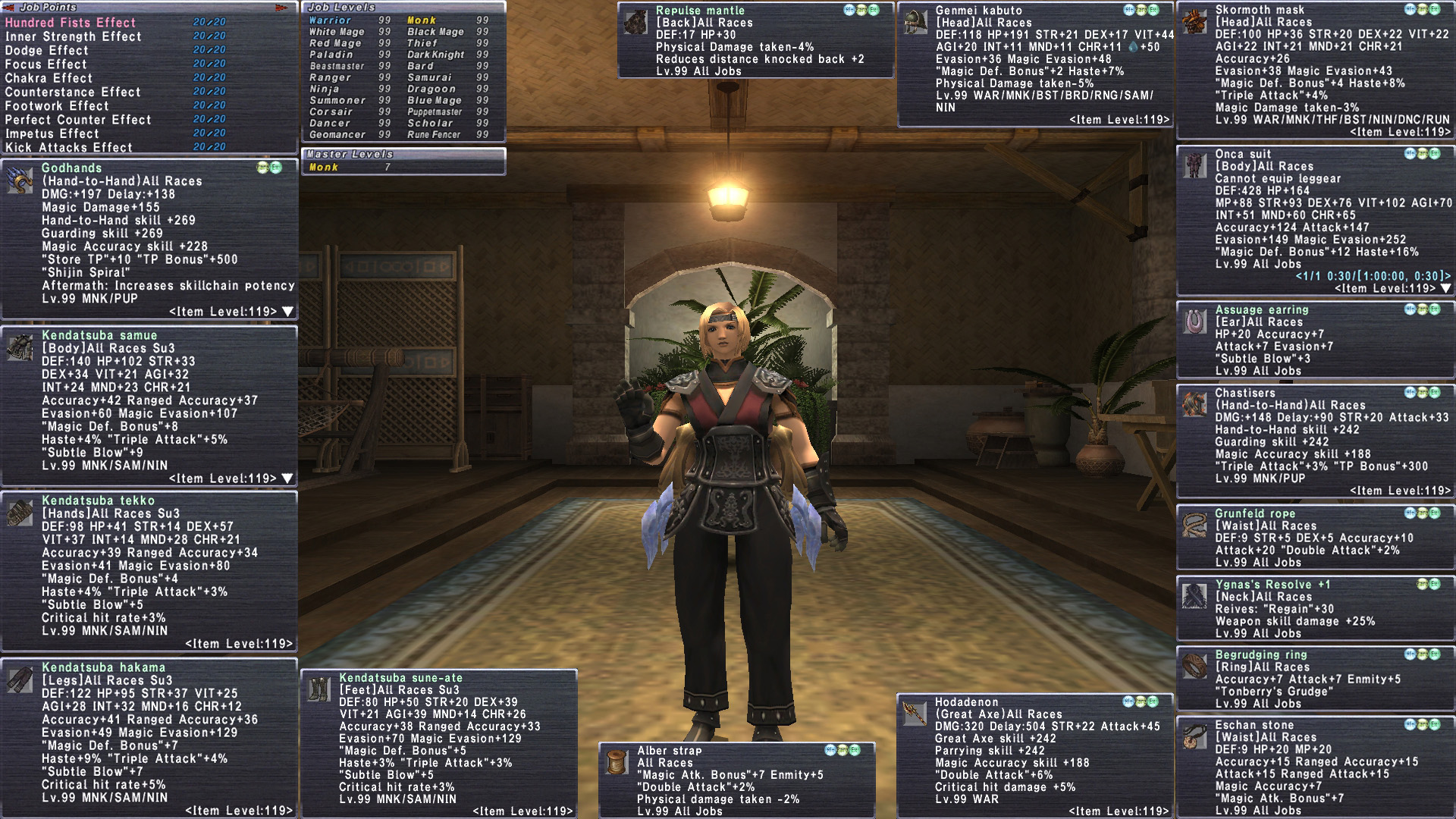This screenshot has height=819, width=1456.
Task: Select the Hodadenon great axe icon
Action: pyautogui.click(x=915, y=713)
